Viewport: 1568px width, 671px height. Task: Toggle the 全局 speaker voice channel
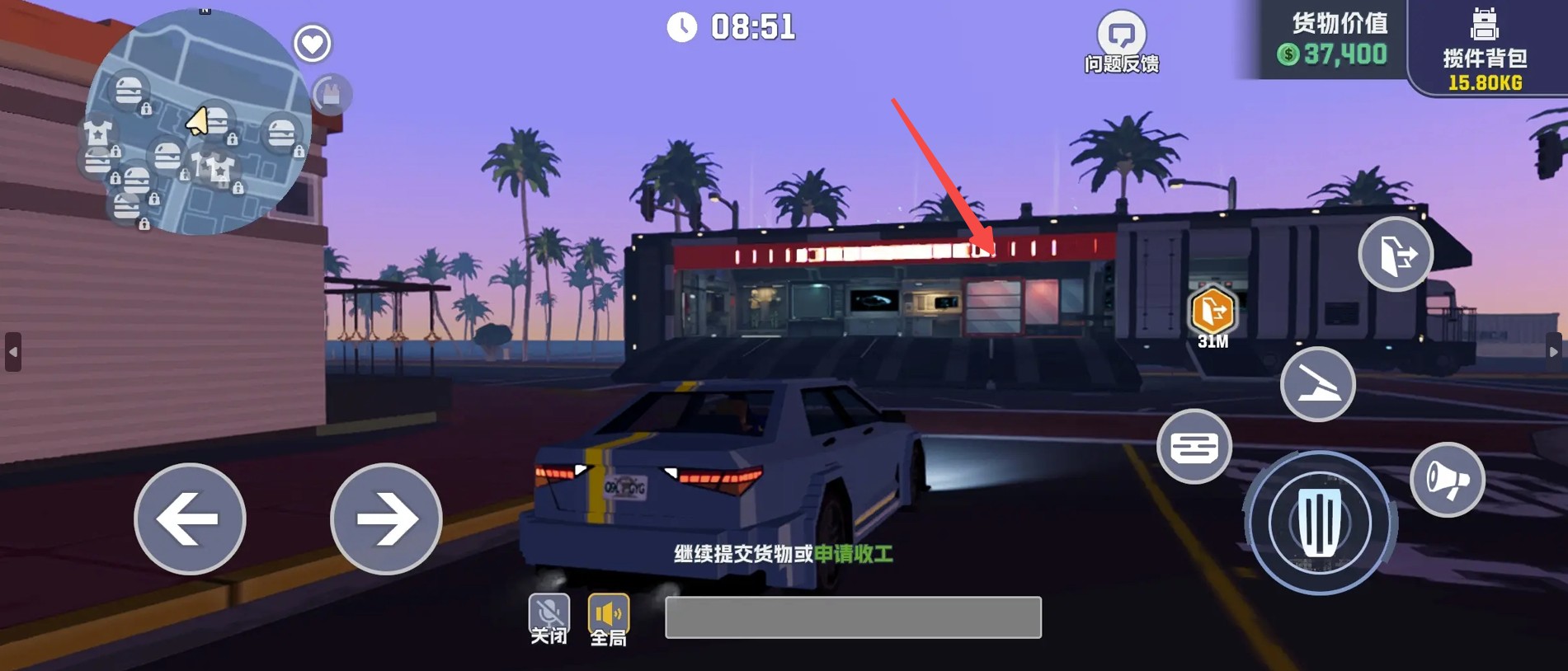pos(609,619)
